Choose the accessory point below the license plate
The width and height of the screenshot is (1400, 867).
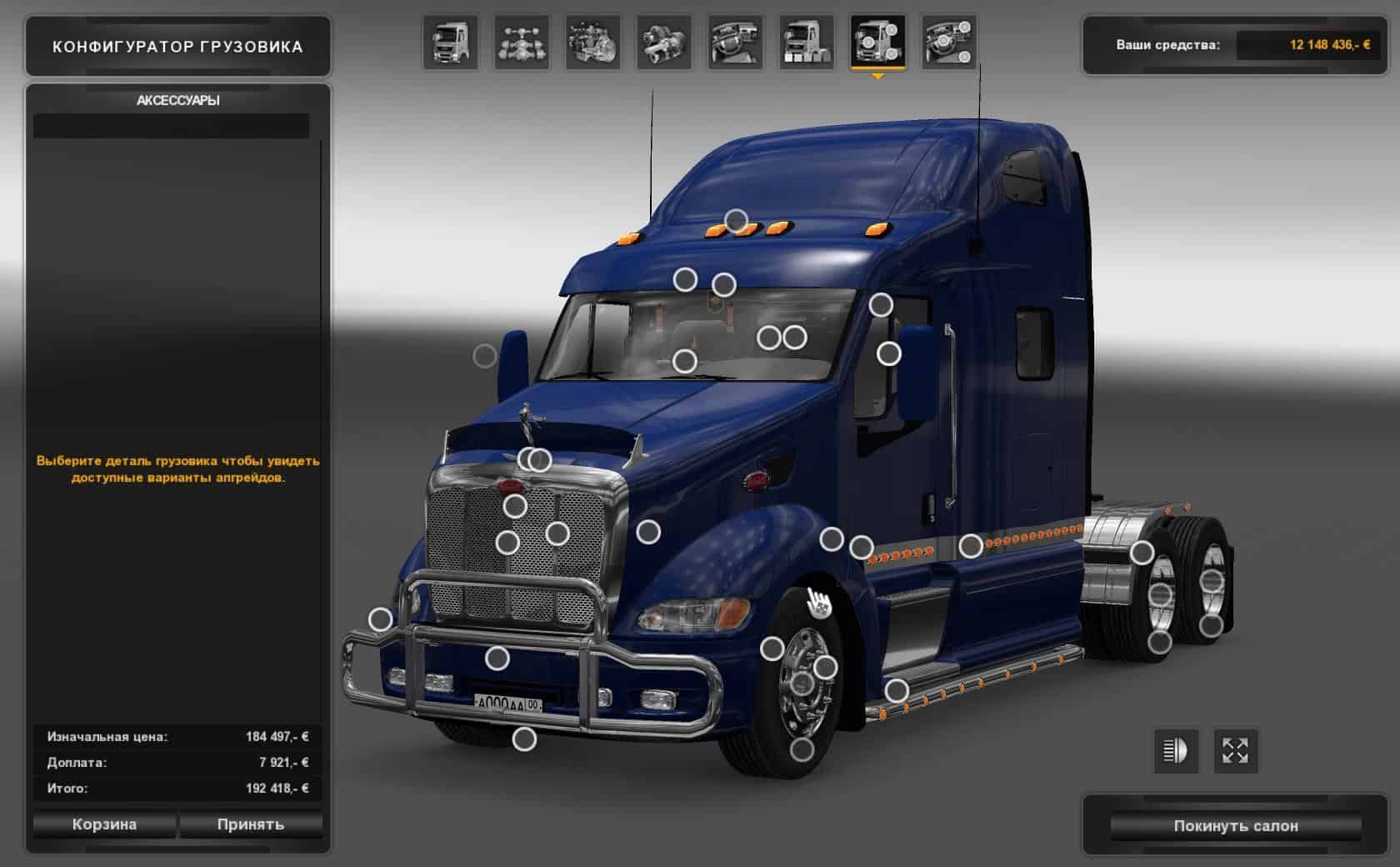pos(524,739)
